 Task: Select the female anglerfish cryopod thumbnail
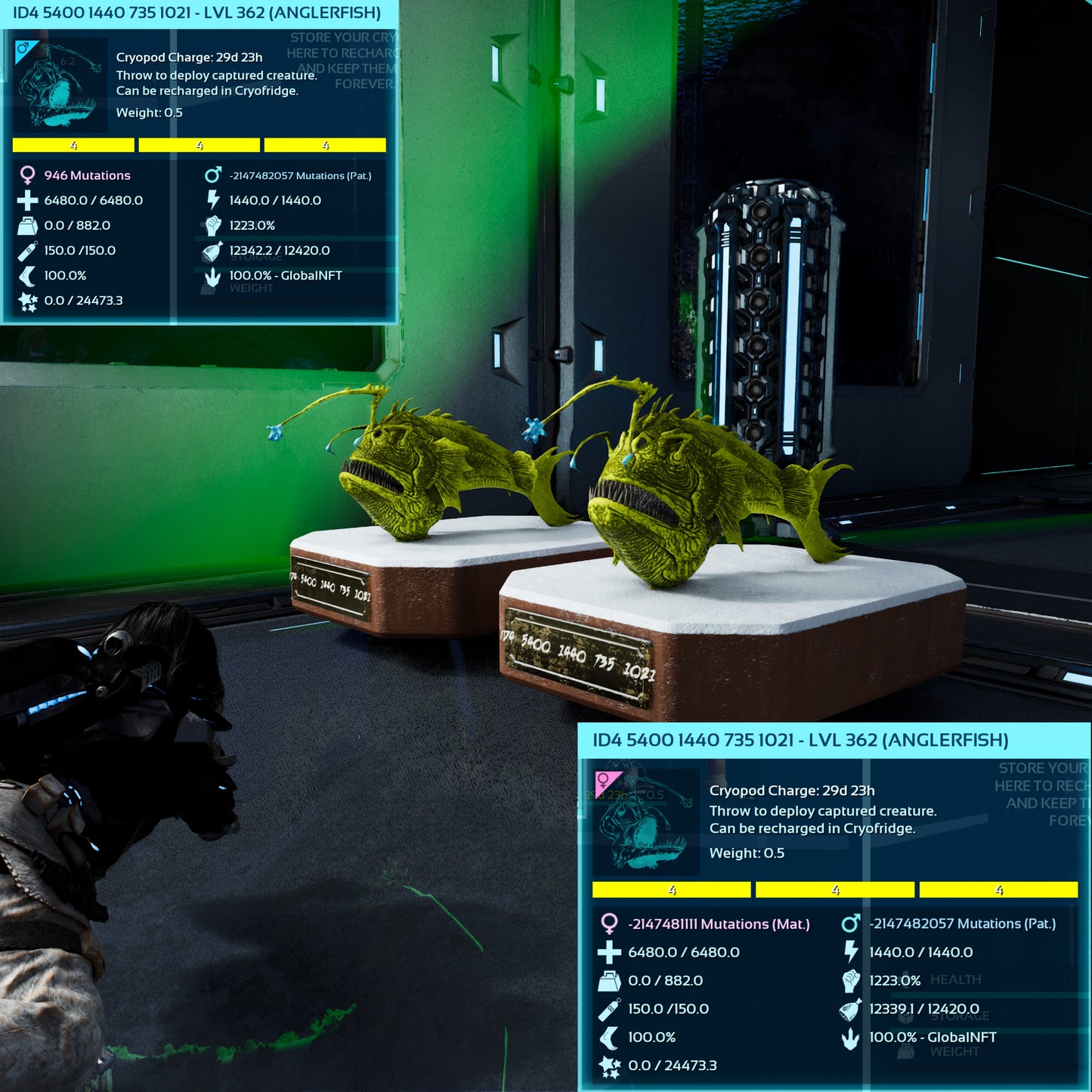click(645, 821)
